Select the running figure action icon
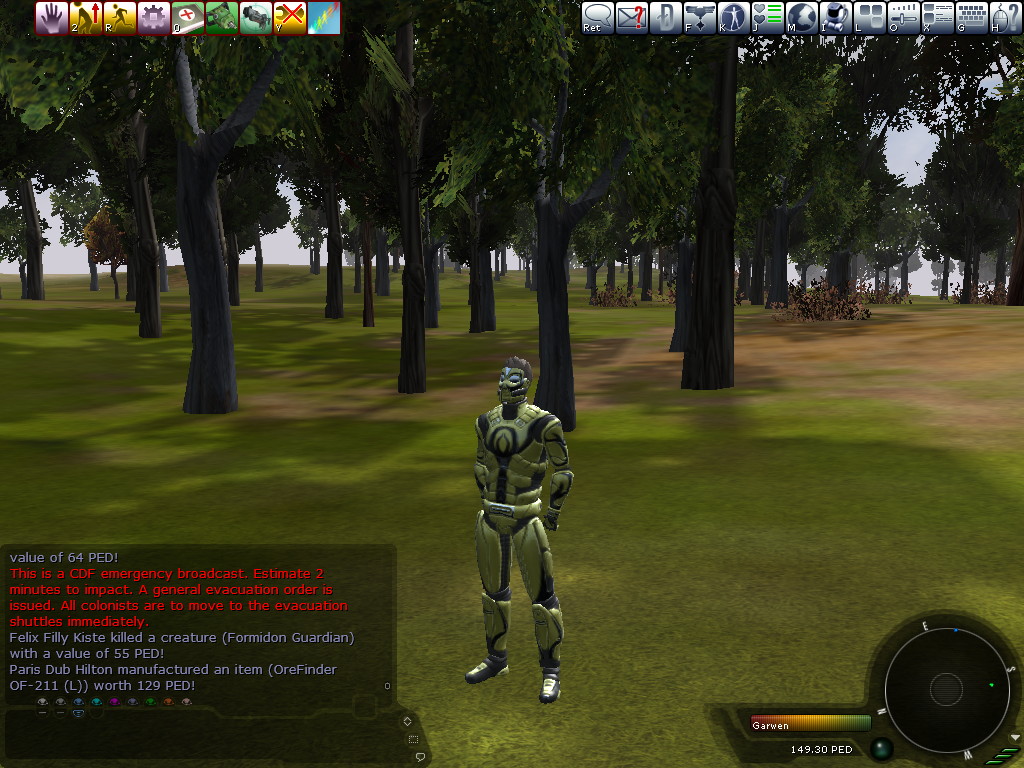This screenshot has width=1024, height=768. pos(120,17)
